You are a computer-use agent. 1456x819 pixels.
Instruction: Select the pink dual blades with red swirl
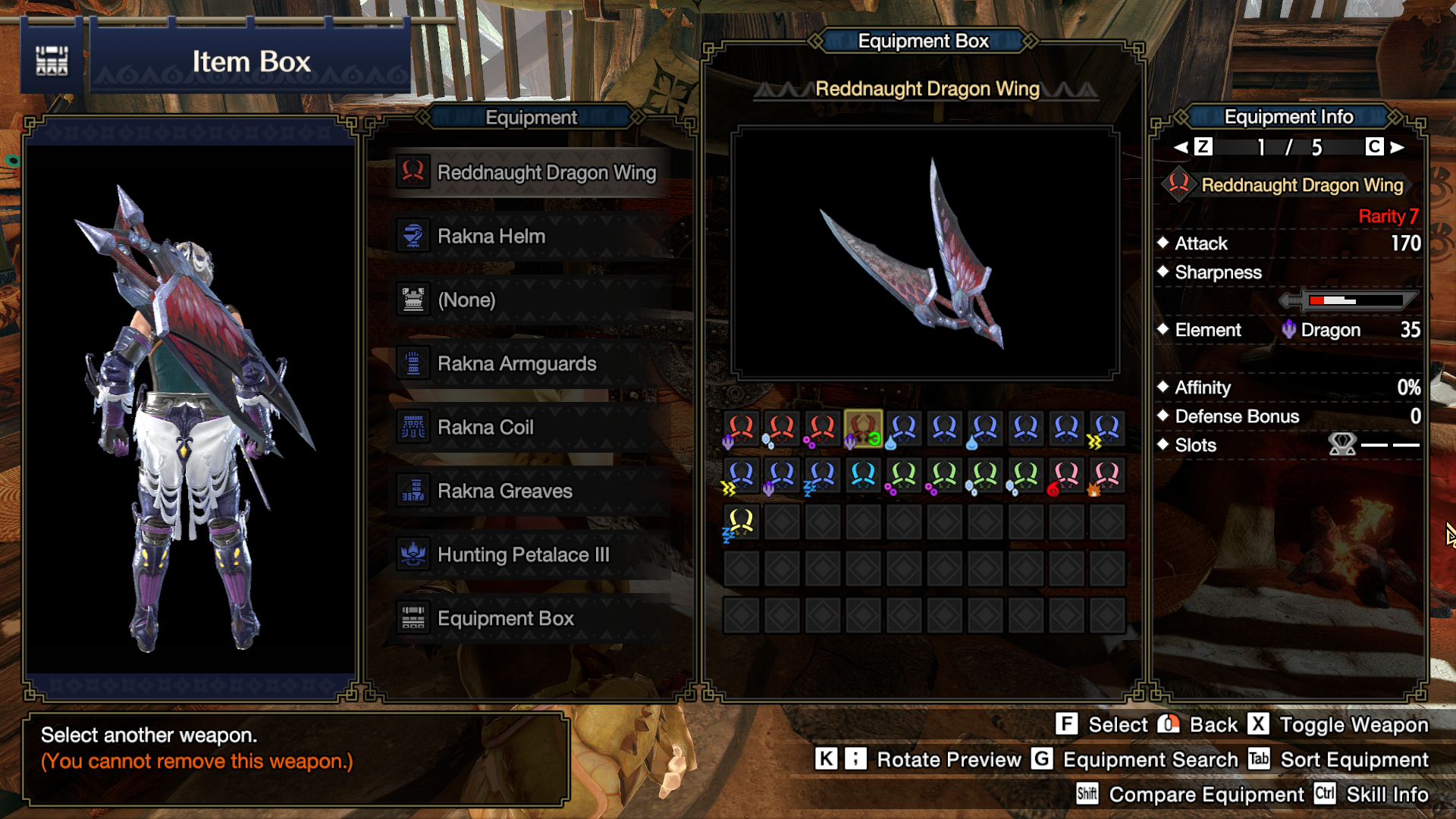[x=1066, y=476]
